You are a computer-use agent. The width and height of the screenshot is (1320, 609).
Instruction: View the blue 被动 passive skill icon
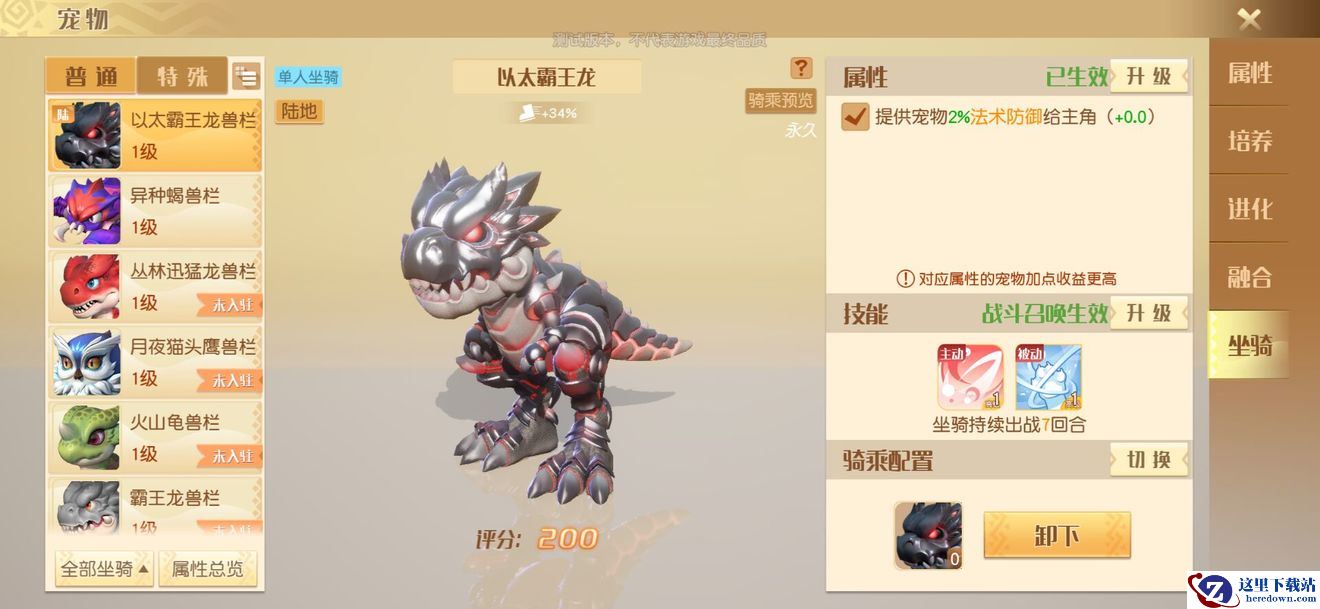[1048, 377]
